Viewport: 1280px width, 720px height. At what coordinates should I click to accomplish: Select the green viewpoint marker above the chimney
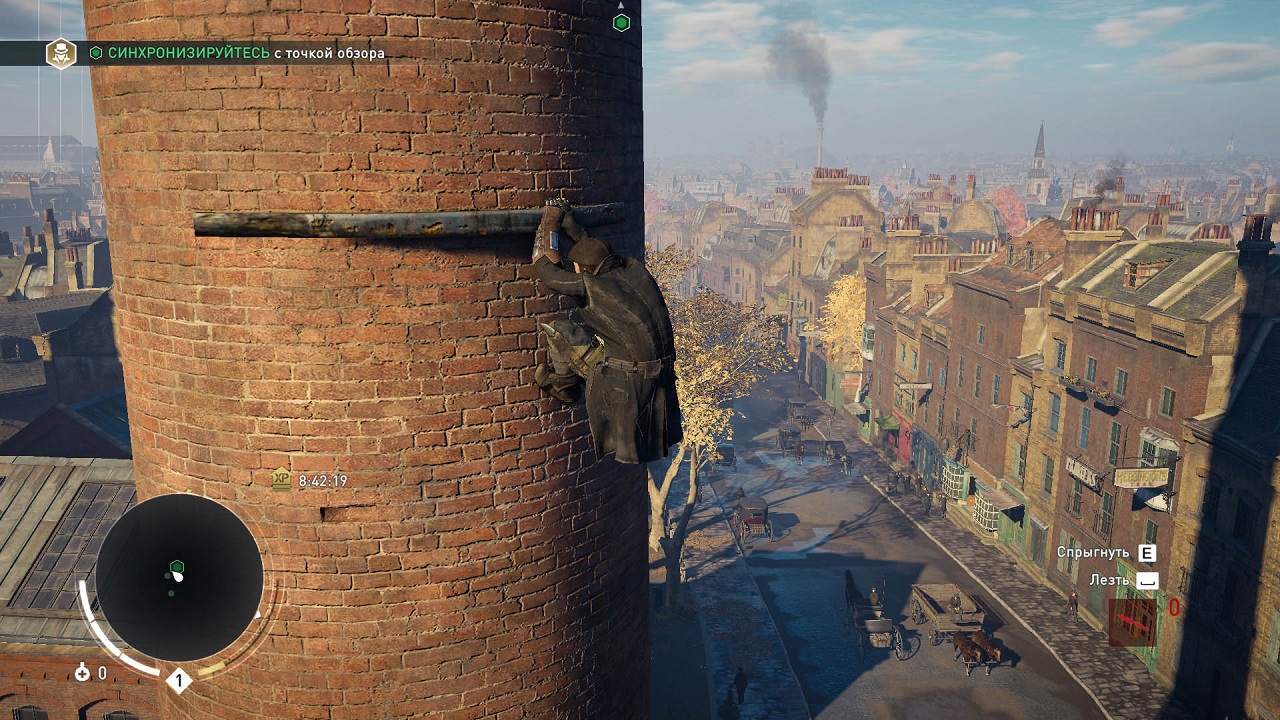tap(621, 22)
